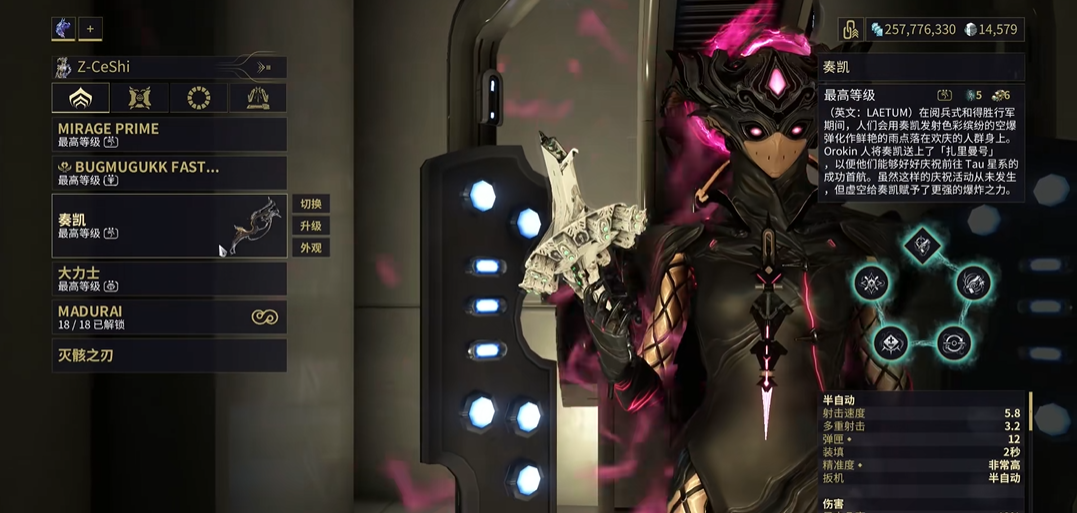This screenshot has width=1077, height=513.
Task: Switch to the ring-shaped icon tab
Action: pos(198,98)
